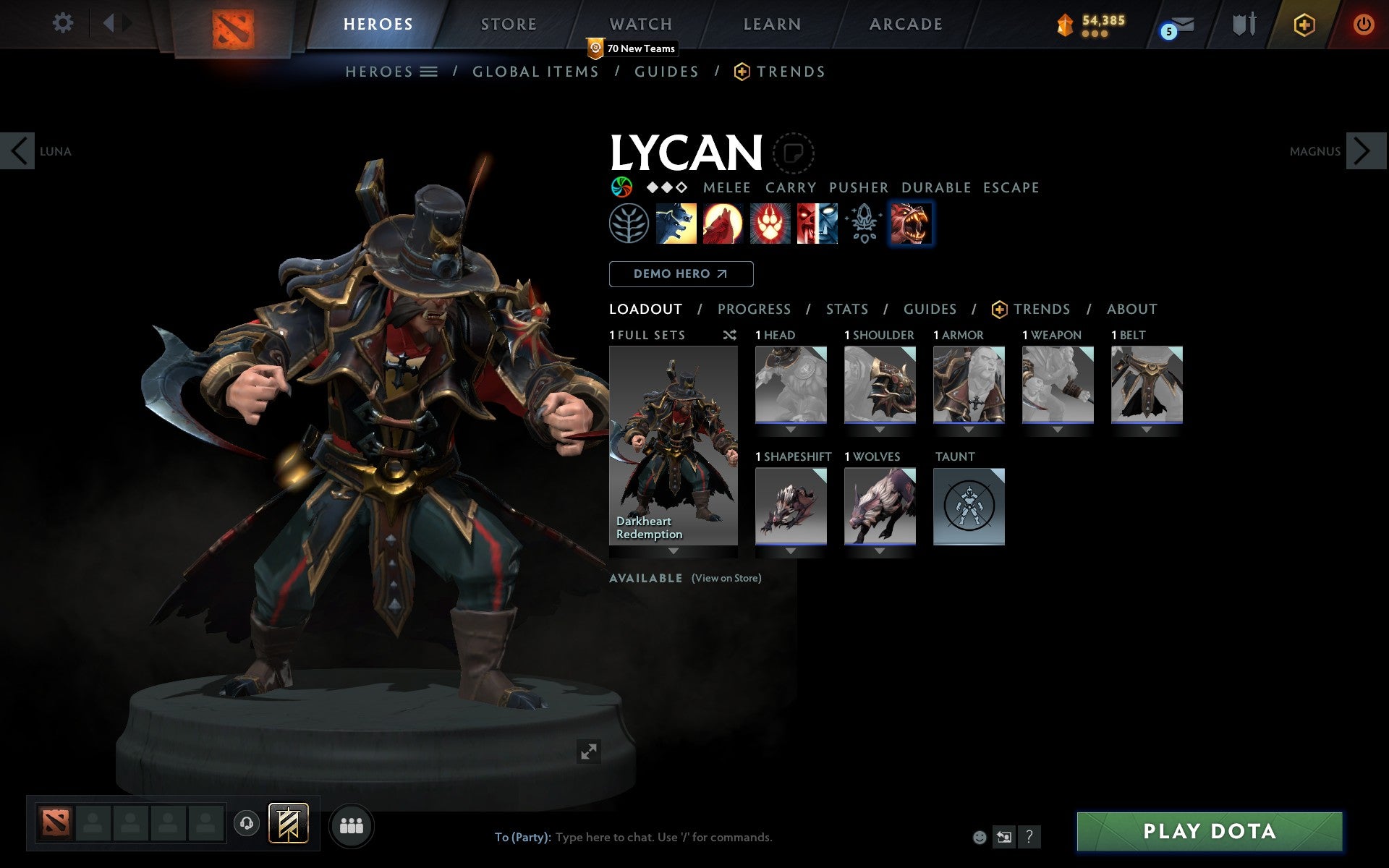View the Howl ability icon
The width and height of the screenshot is (1389, 868).
coord(724,224)
